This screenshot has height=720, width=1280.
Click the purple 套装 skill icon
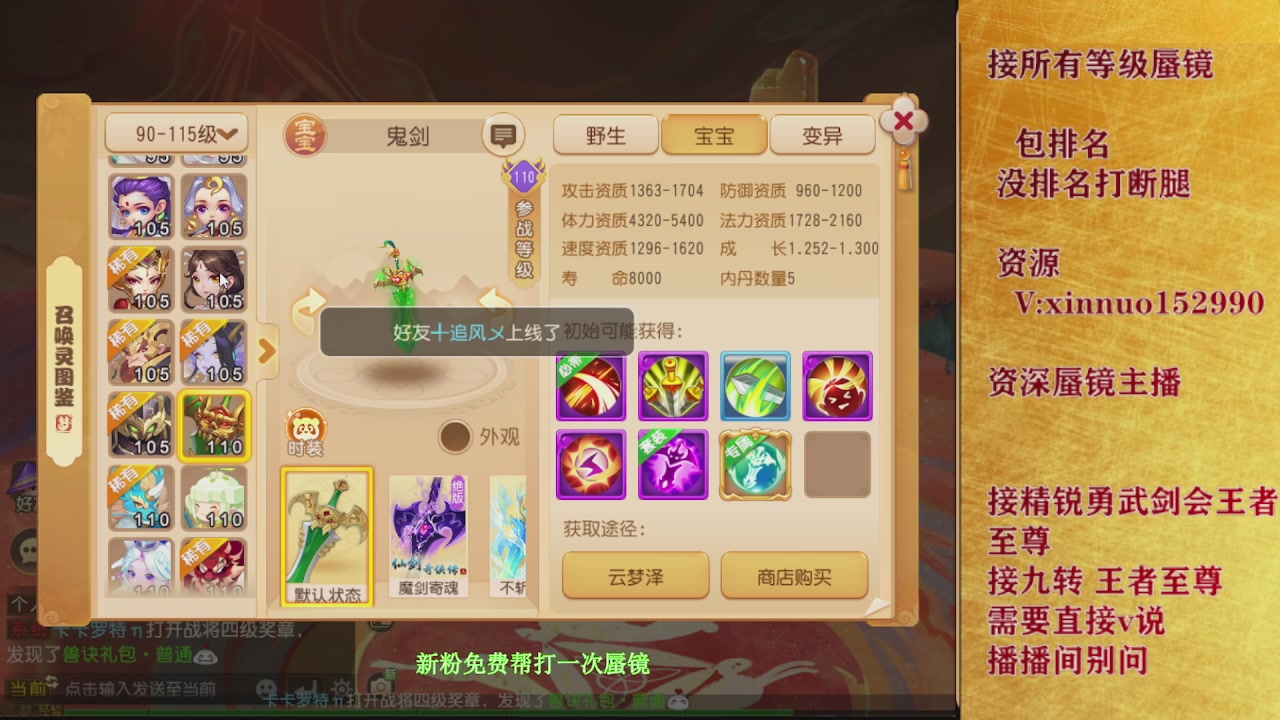click(672, 466)
